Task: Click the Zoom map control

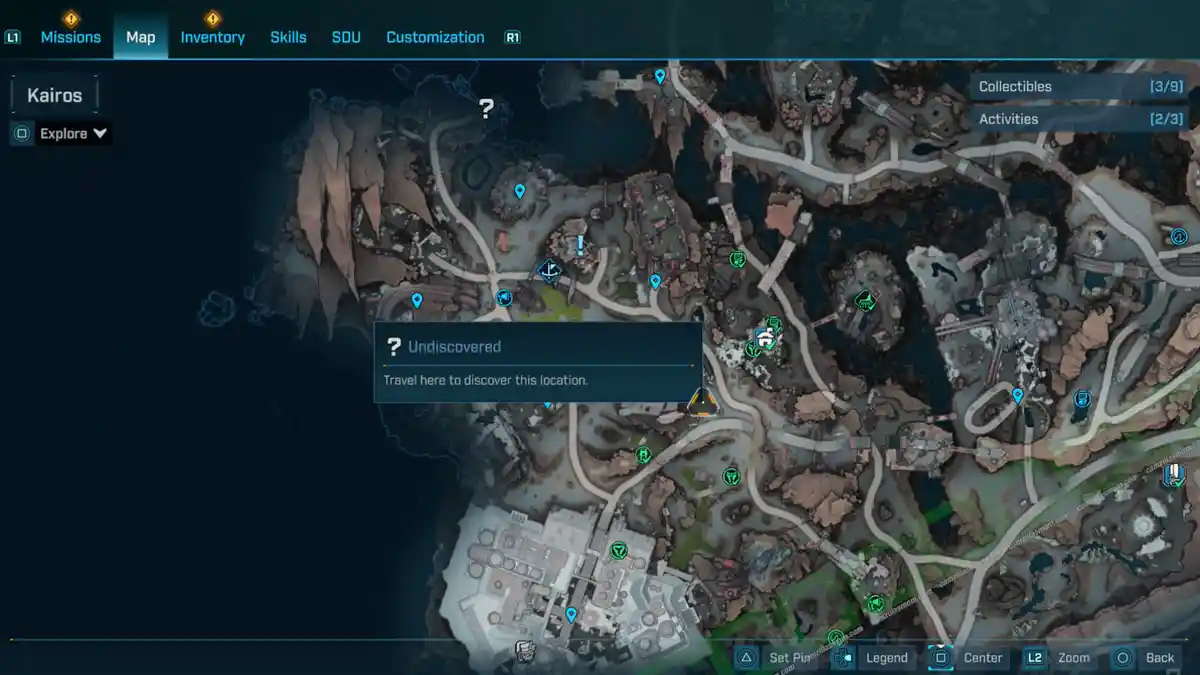Action: pos(1060,657)
